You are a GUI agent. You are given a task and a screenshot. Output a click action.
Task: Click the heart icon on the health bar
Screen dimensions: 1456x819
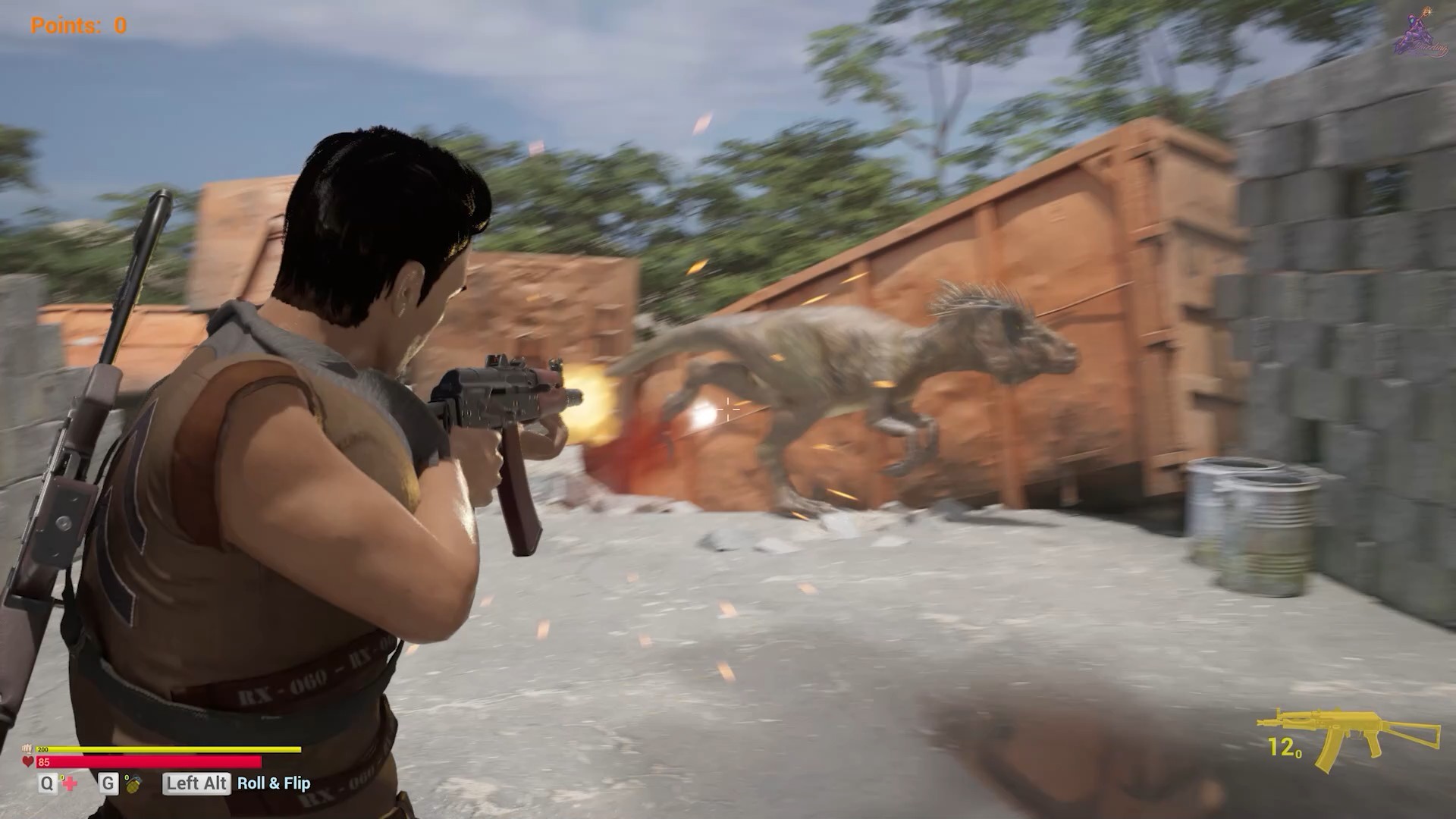[x=28, y=761]
